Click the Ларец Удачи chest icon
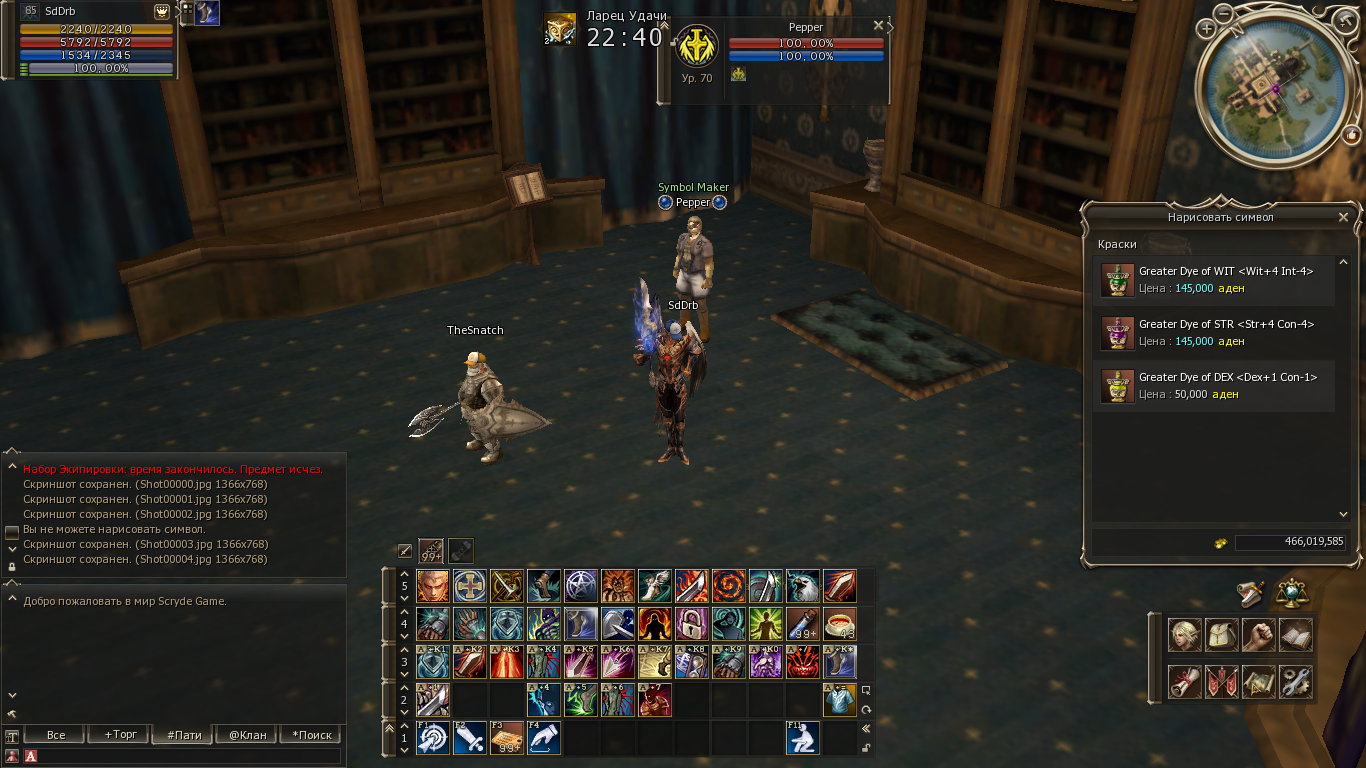The image size is (1366, 768). [560, 30]
